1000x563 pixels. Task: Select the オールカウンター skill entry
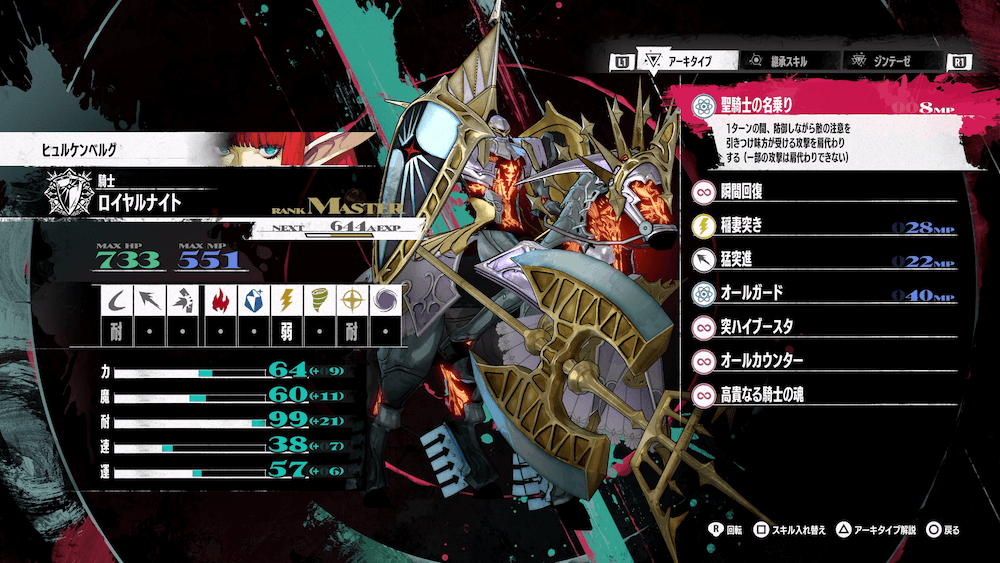click(x=820, y=360)
